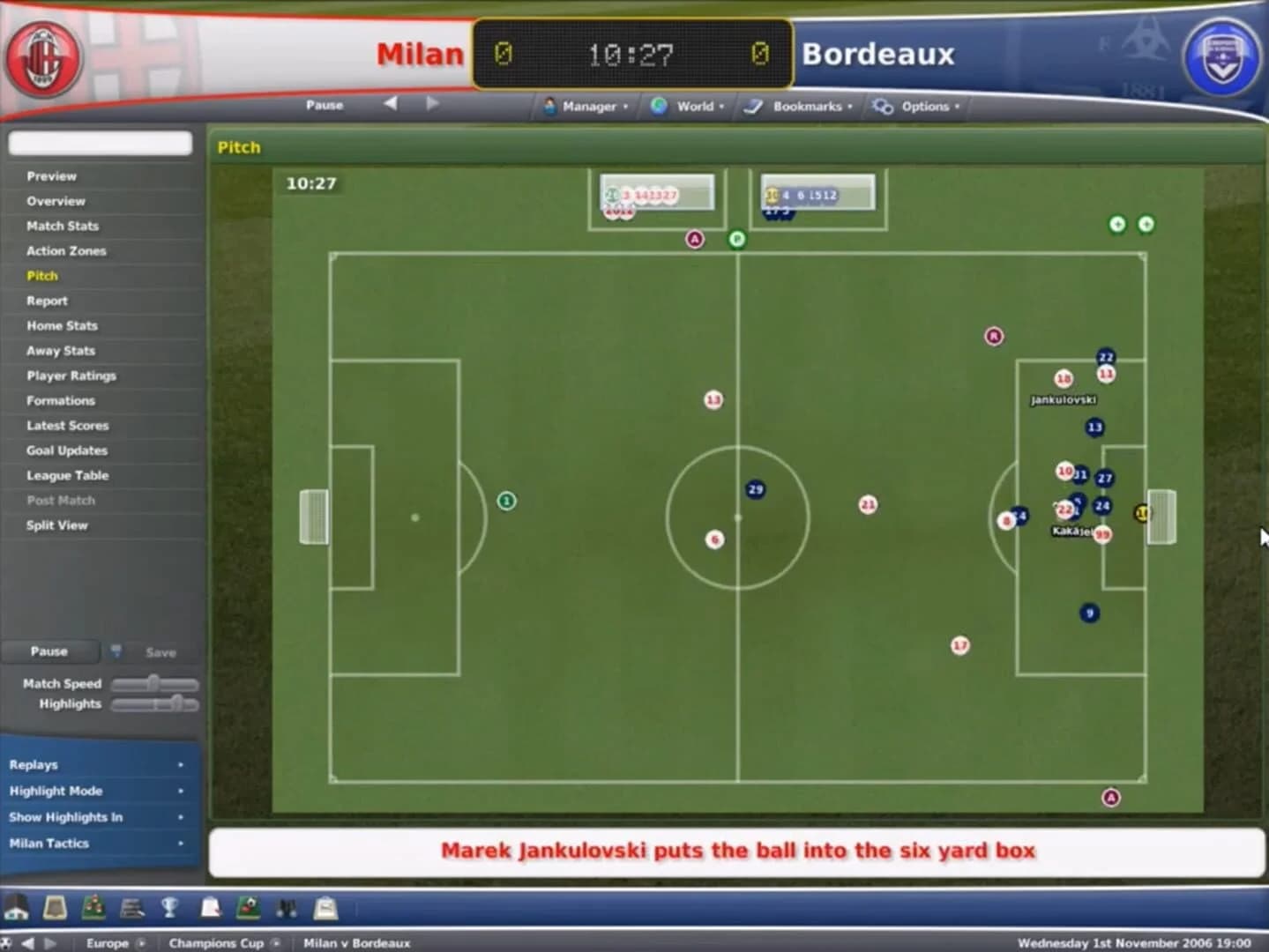Open scouting via the binoculars icon
Viewport: 1269px width, 952px height.
coord(287,909)
